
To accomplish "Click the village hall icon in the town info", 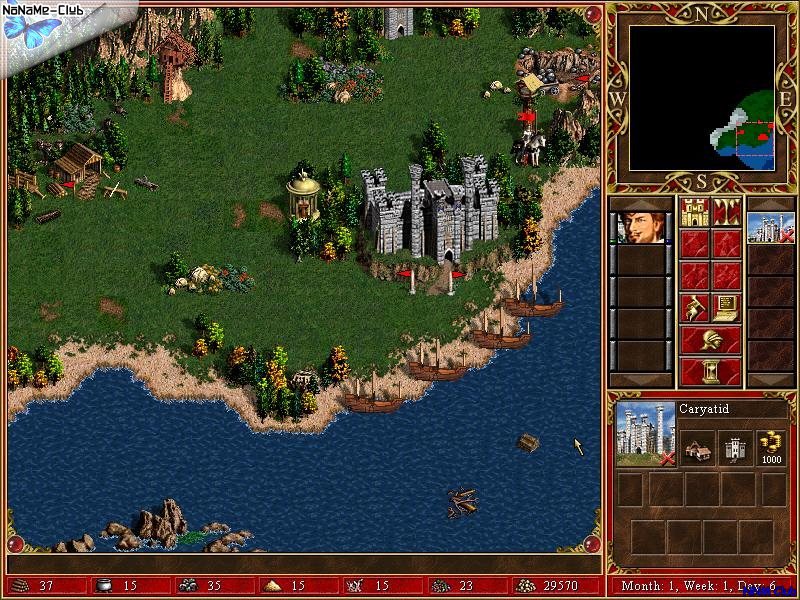I will tap(699, 446).
